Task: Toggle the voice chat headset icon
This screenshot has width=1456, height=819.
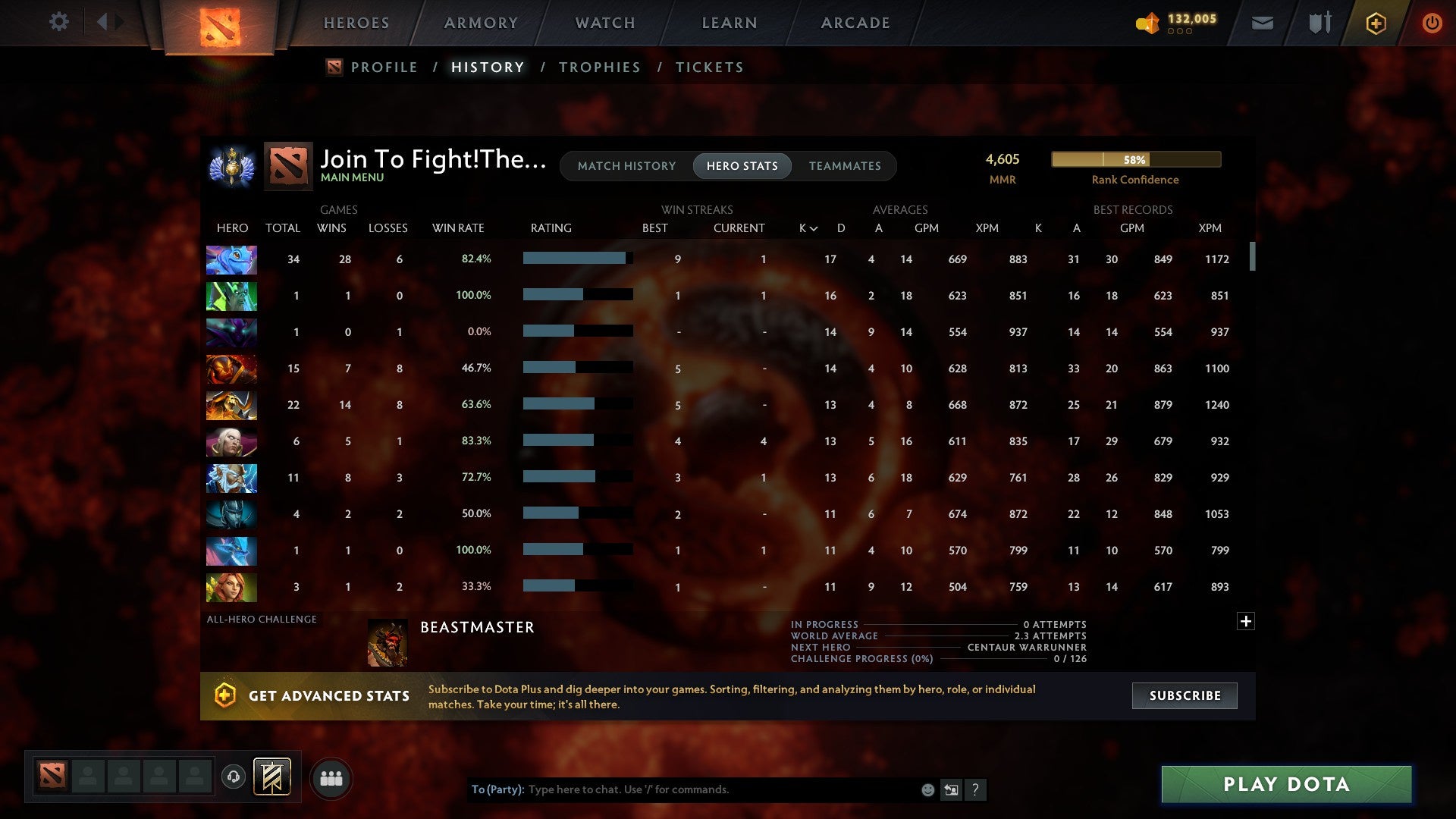Action: (234, 777)
